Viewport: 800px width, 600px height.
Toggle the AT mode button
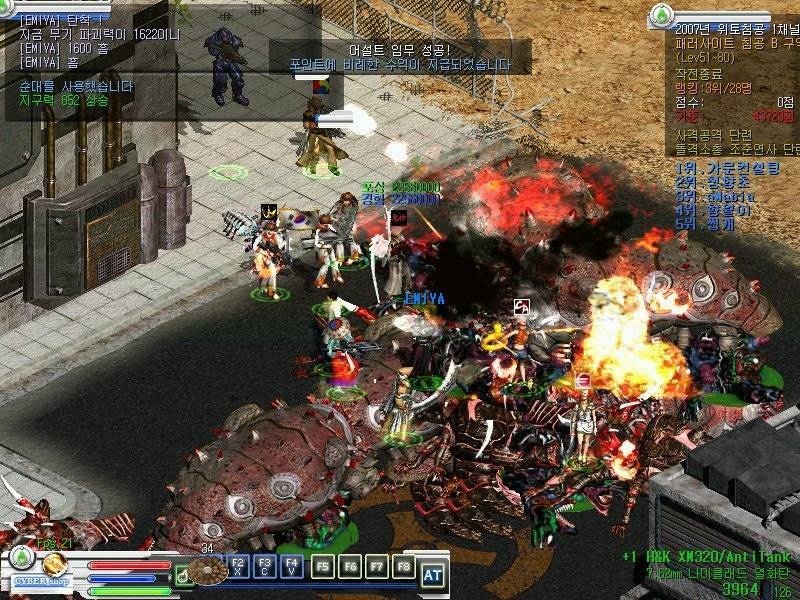click(x=432, y=574)
